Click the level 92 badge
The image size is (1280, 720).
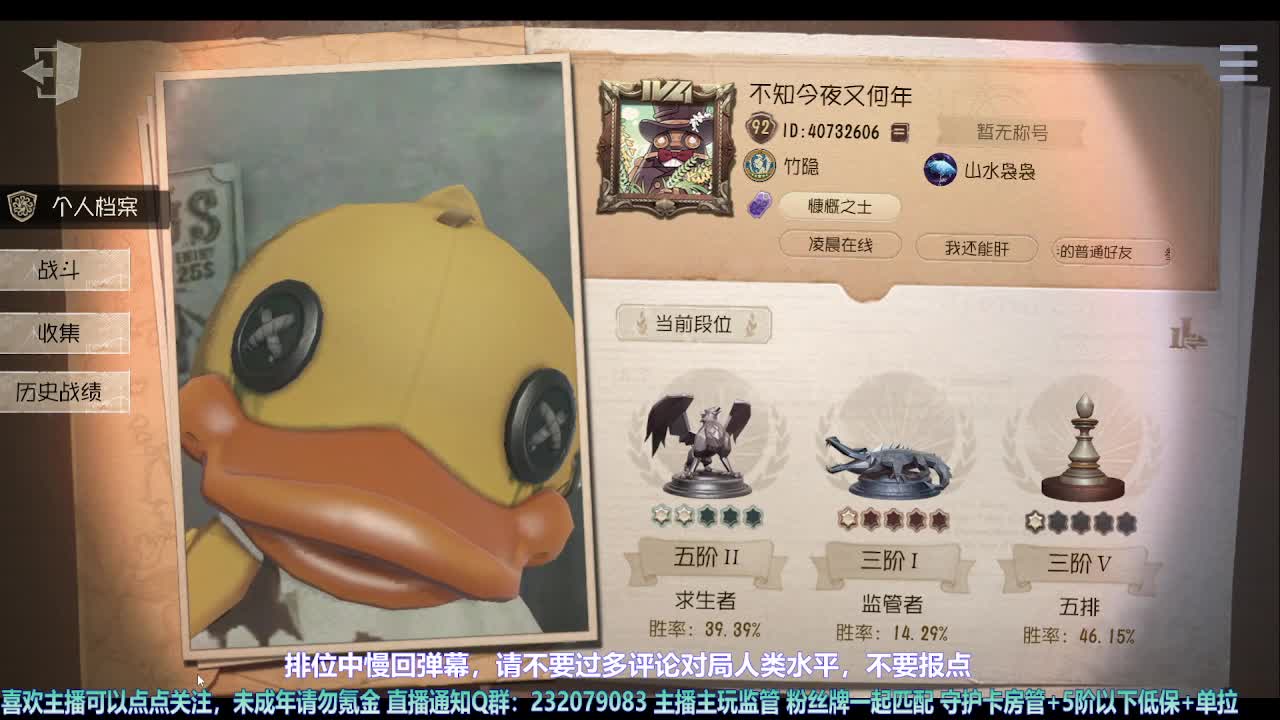tap(761, 128)
